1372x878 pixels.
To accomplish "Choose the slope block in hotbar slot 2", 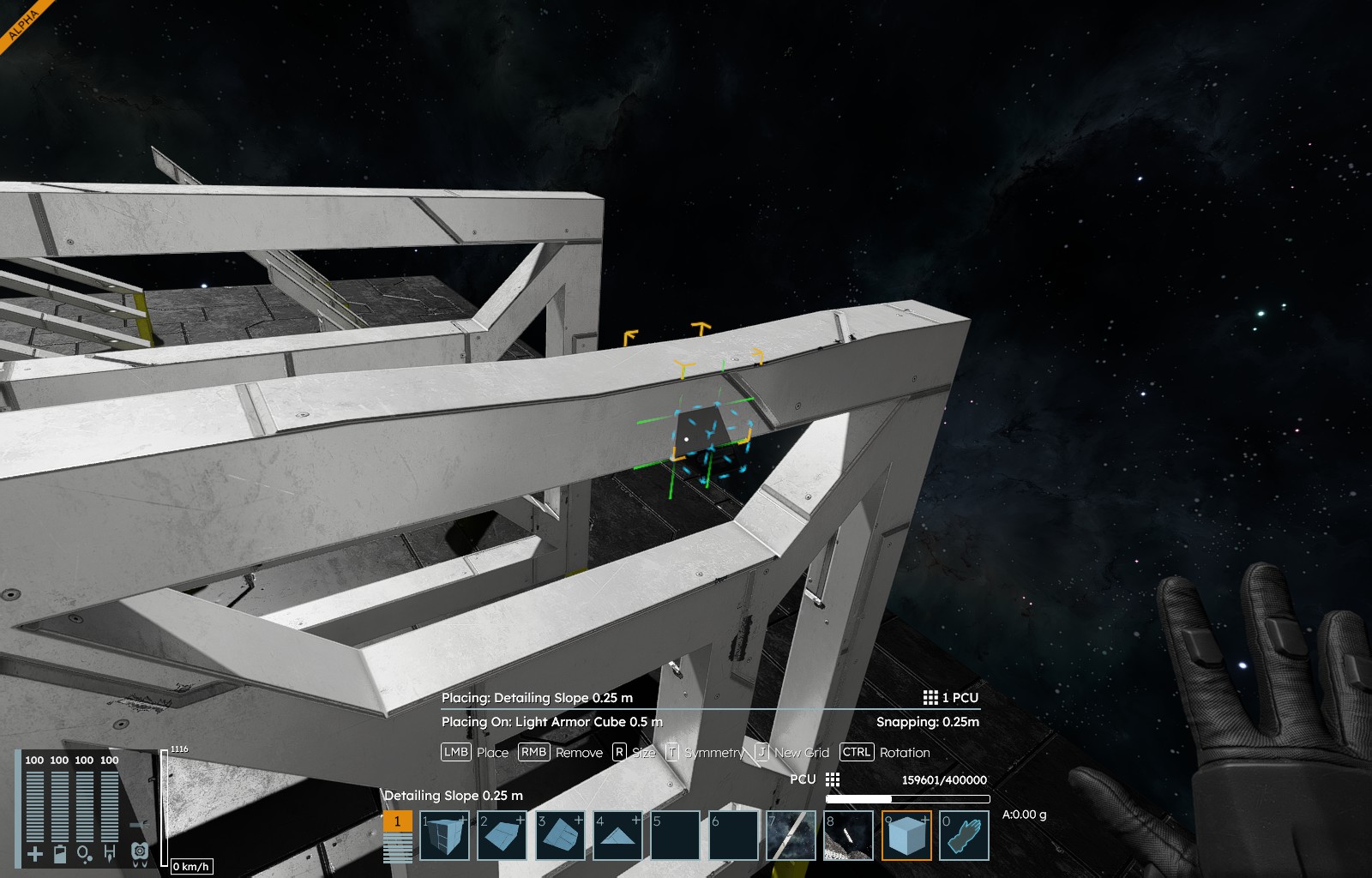I will coord(502,836).
